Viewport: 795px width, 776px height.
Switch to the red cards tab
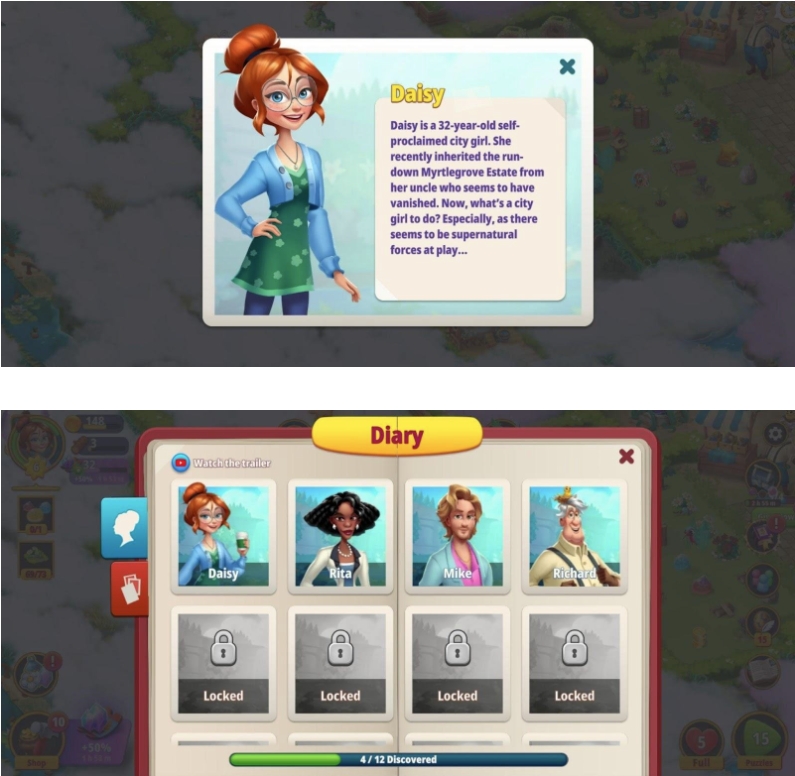[x=129, y=588]
